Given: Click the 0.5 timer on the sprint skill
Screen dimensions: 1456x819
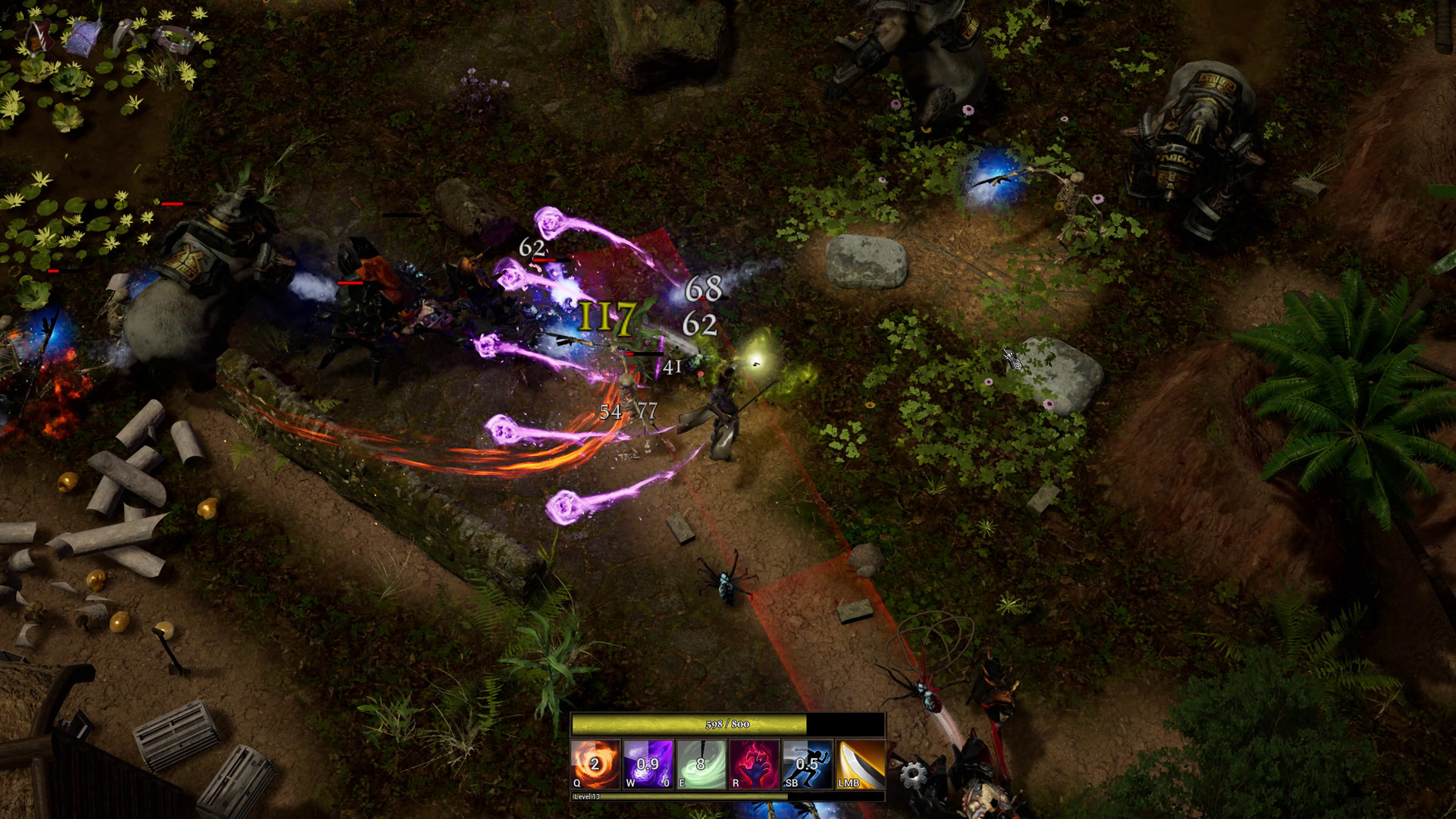Looking at the screenshot, I should point(807,764).
